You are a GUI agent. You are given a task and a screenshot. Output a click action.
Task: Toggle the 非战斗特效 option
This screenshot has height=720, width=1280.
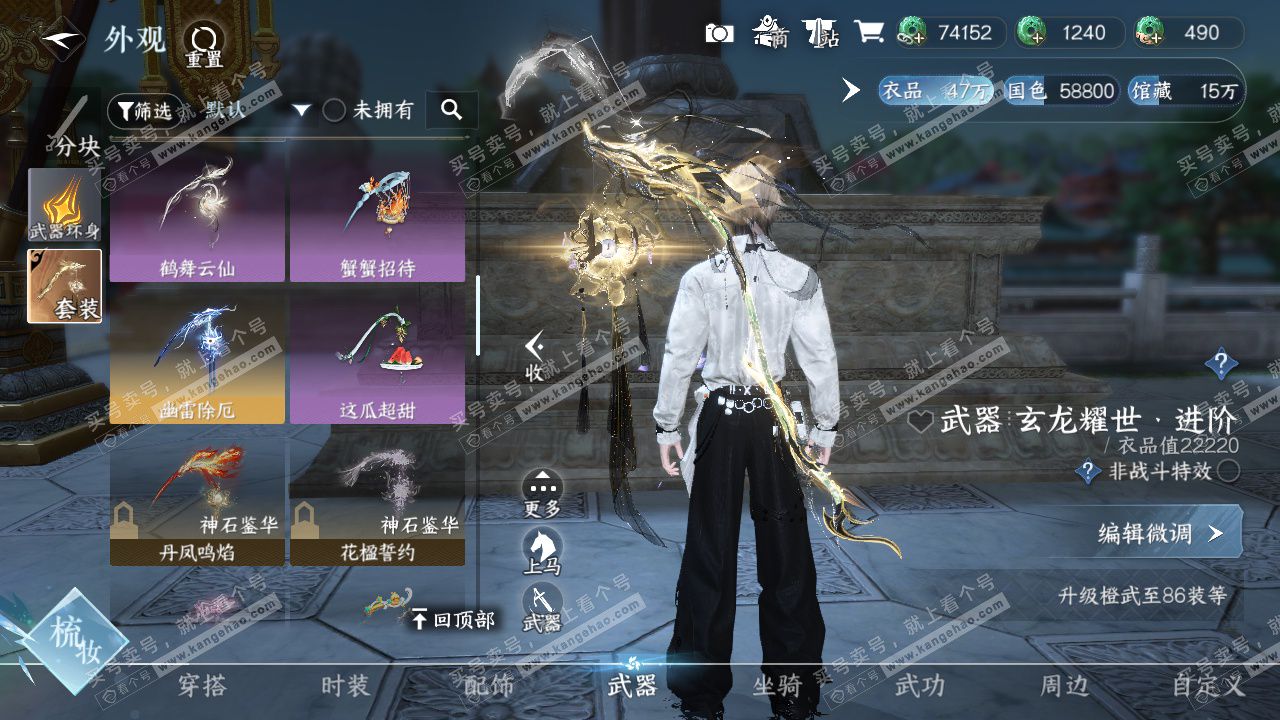[1229, 471]
